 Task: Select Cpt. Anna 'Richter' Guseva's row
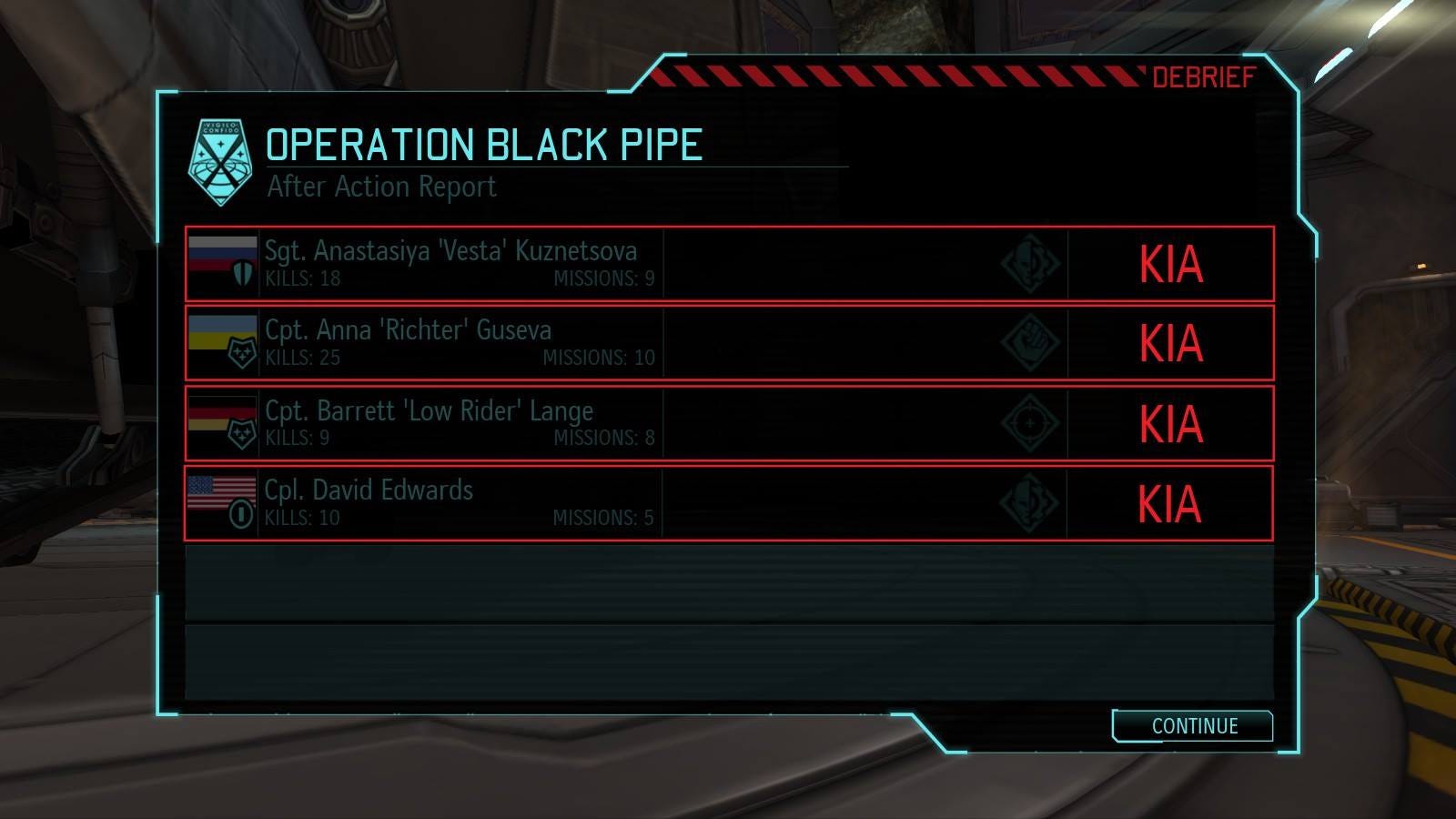pyautogui.click(x=728, y=343)
